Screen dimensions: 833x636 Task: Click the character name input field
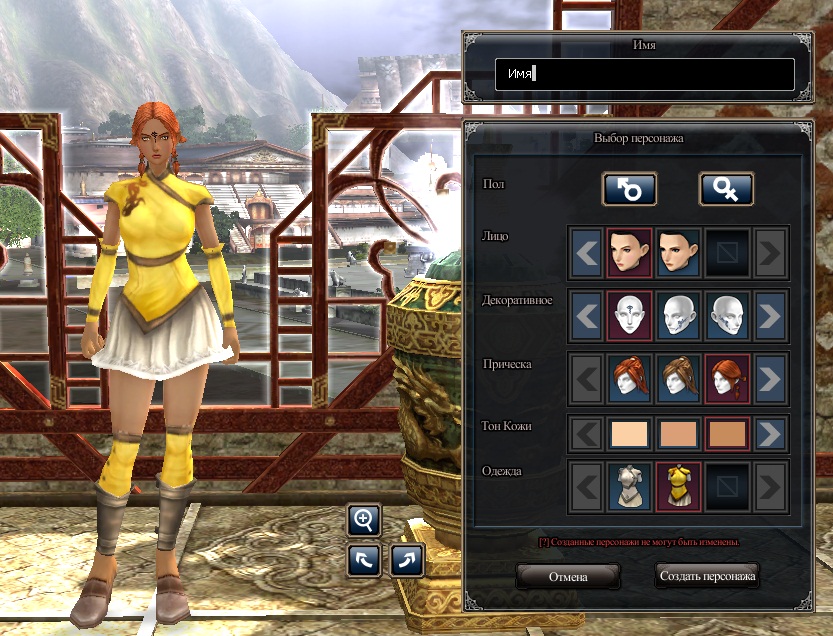pos(644,74)
